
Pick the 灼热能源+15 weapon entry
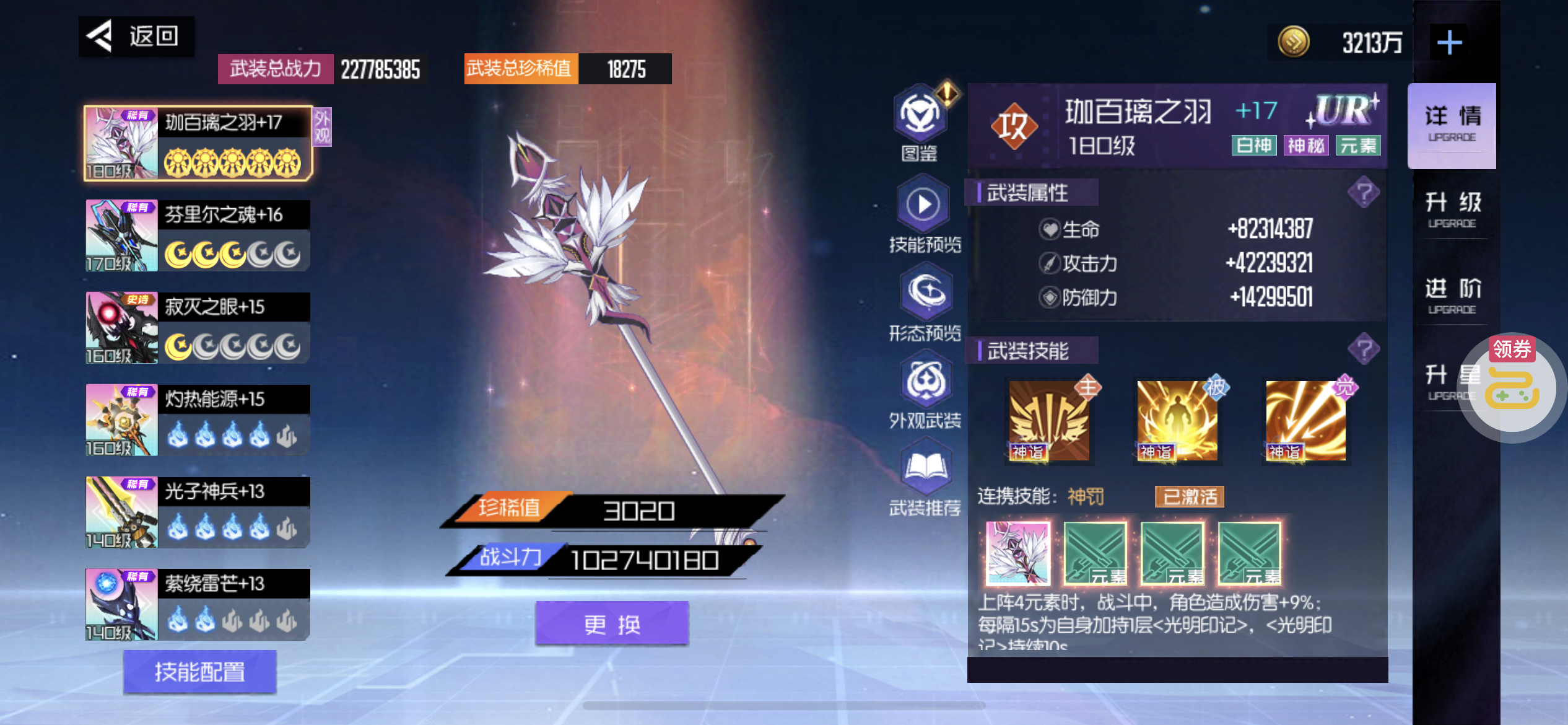(x=198, y=420)
